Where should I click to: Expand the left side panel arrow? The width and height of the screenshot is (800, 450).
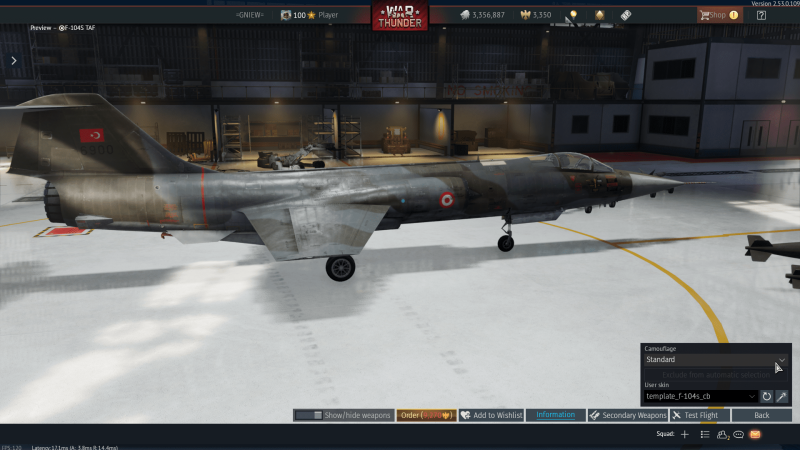coord(13,60)
